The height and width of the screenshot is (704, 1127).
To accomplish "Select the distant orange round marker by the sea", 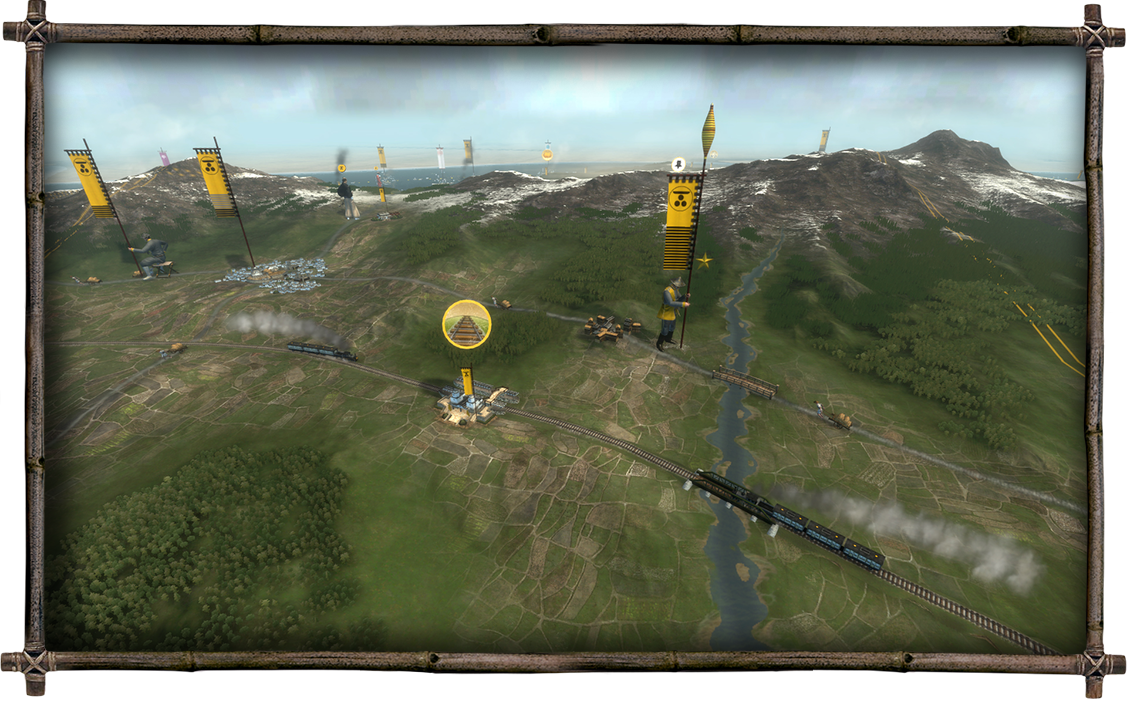I will (548, 155).
